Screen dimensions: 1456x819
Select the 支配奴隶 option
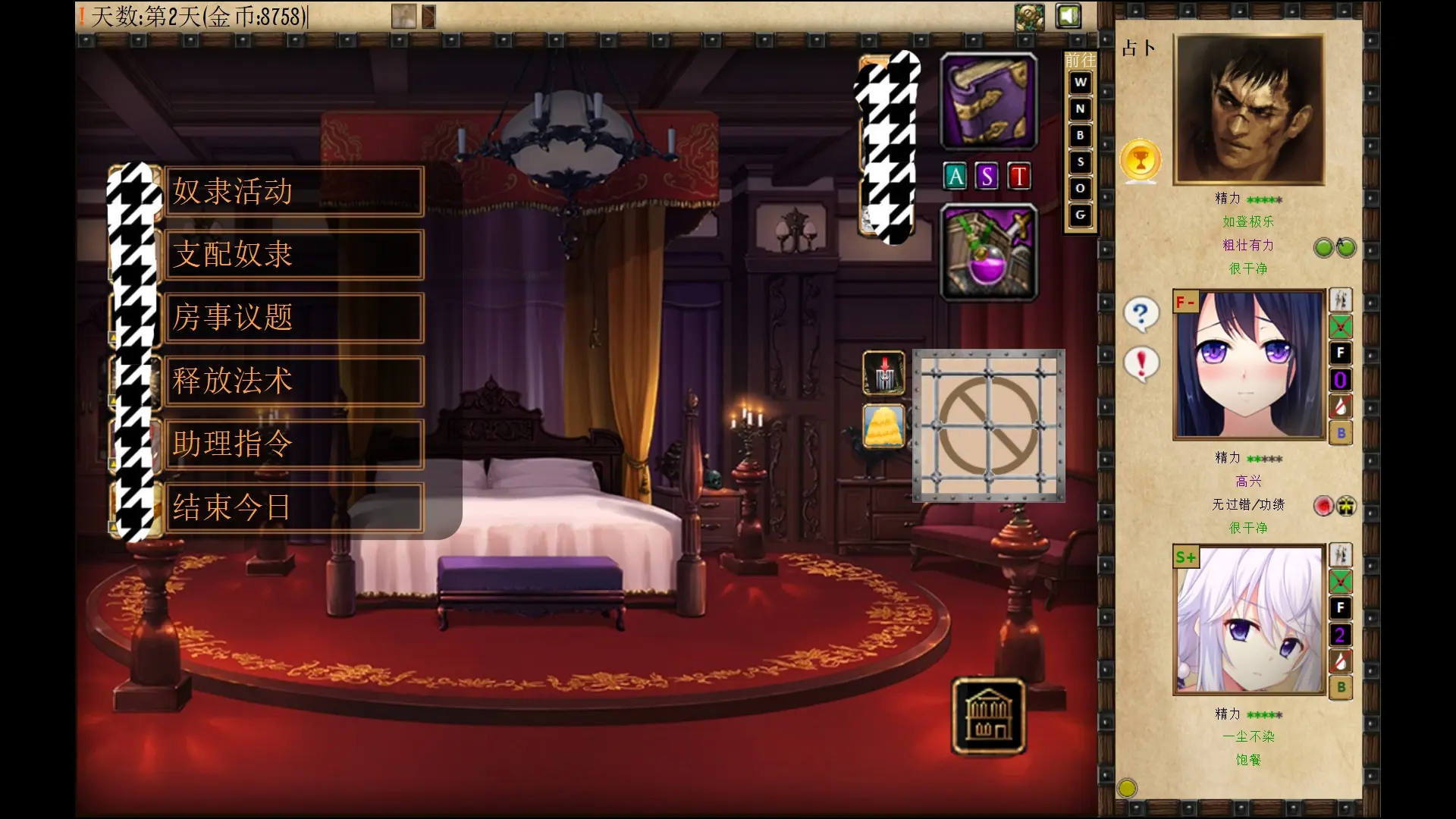[293, 255]
